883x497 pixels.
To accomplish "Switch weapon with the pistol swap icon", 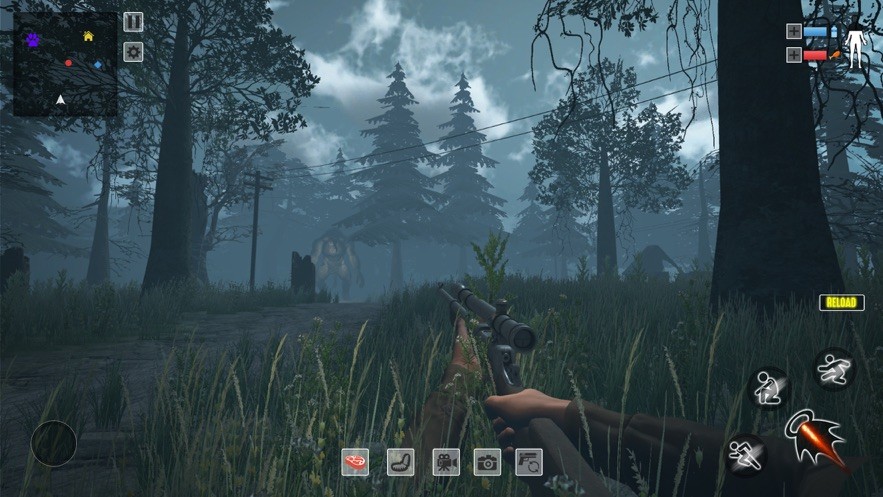I will [529, 461].
